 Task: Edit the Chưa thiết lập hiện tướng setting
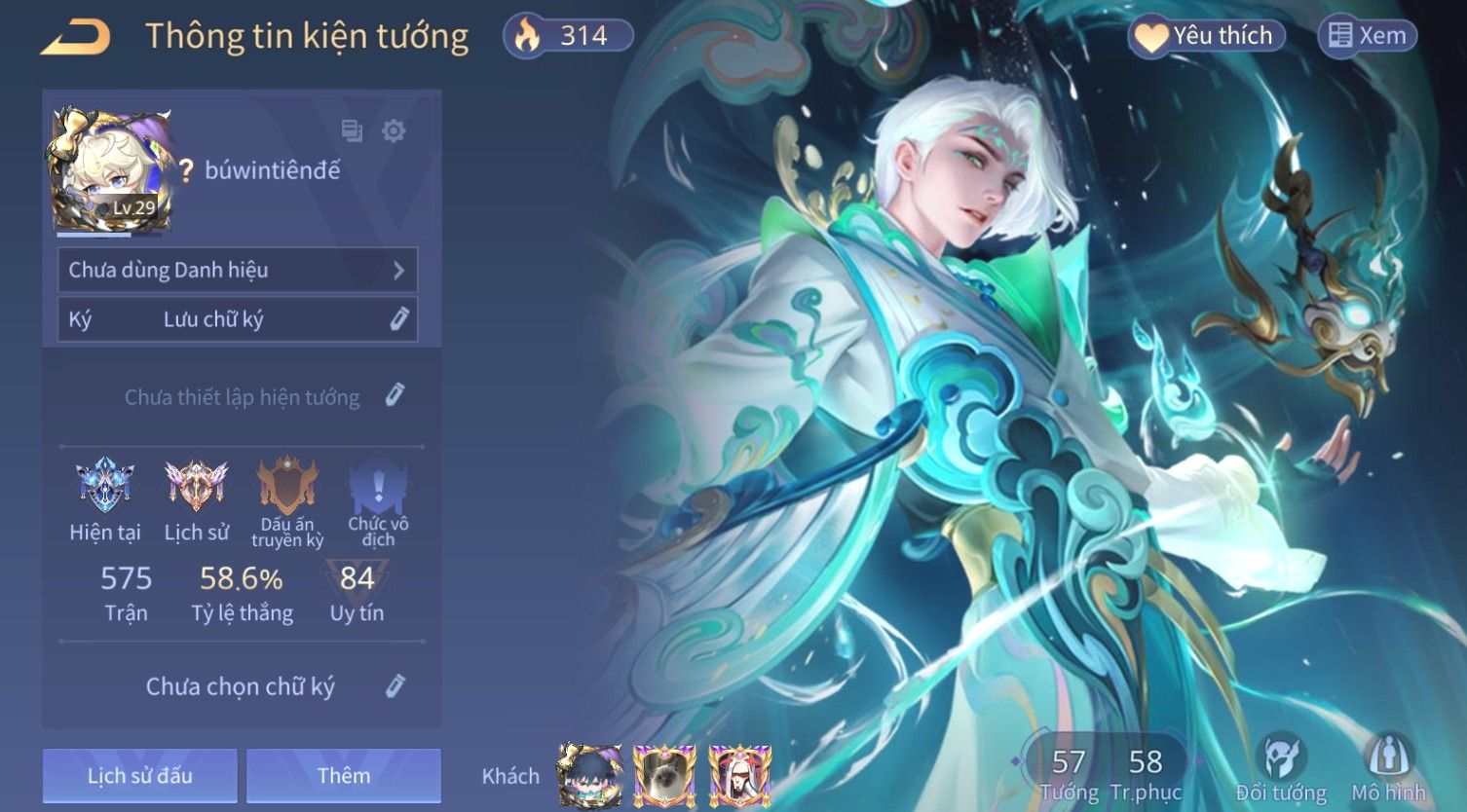tap(395, 395)
